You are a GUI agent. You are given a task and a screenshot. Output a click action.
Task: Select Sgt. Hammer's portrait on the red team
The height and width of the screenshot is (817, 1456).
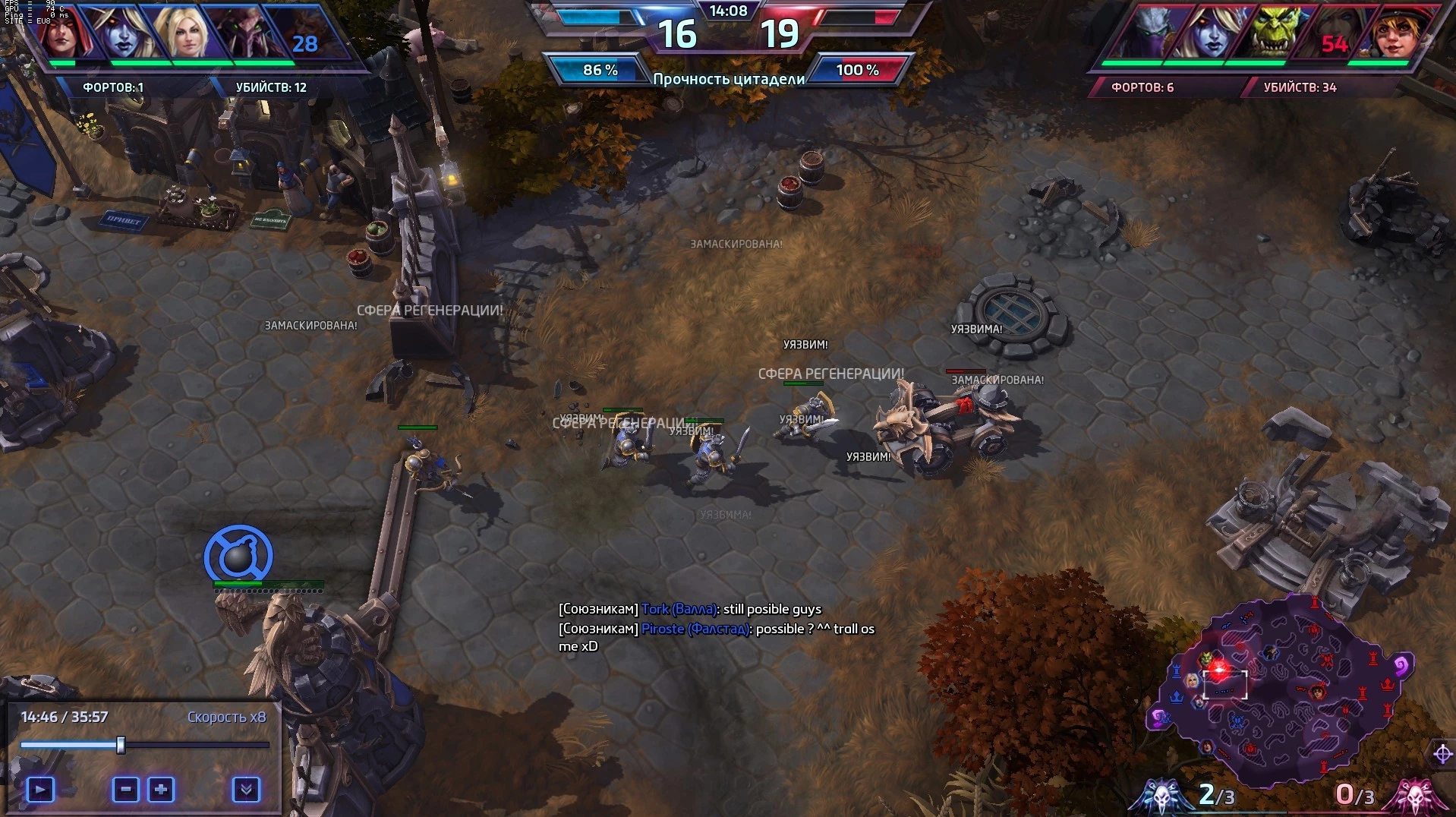click(x=1394, y=33)
